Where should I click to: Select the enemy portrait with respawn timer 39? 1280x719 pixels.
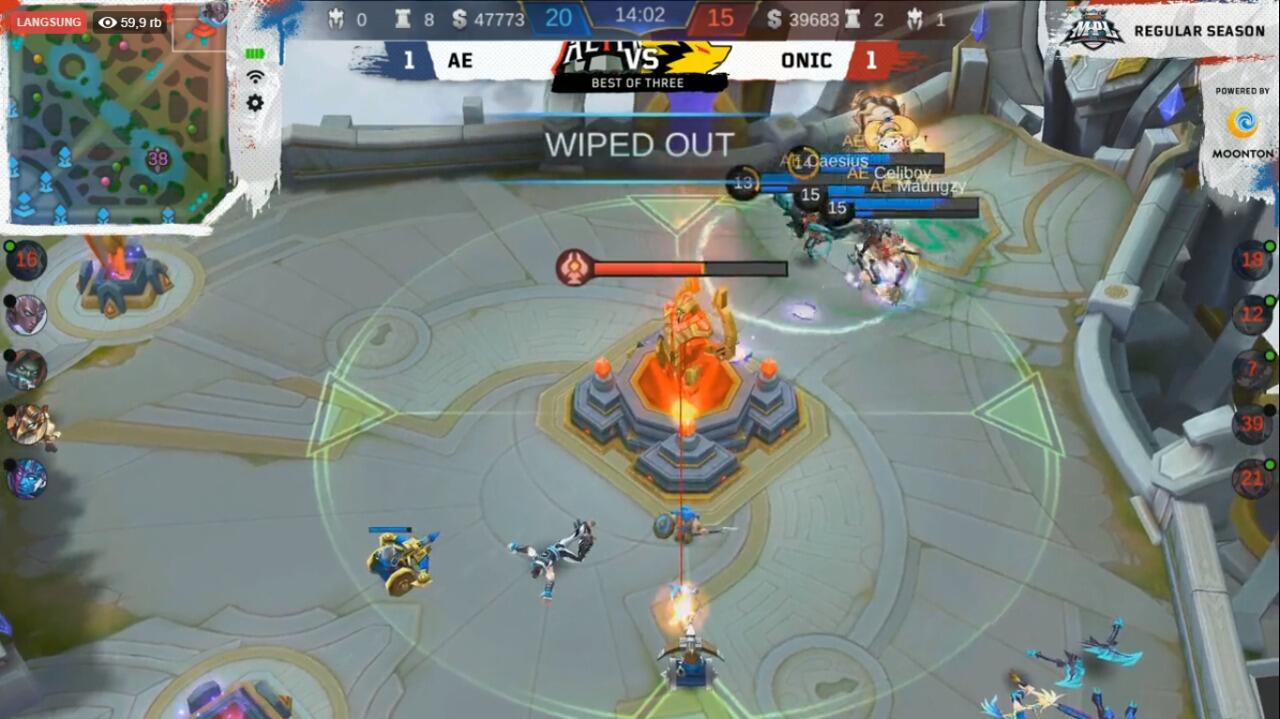click(x=1252, y=424)
